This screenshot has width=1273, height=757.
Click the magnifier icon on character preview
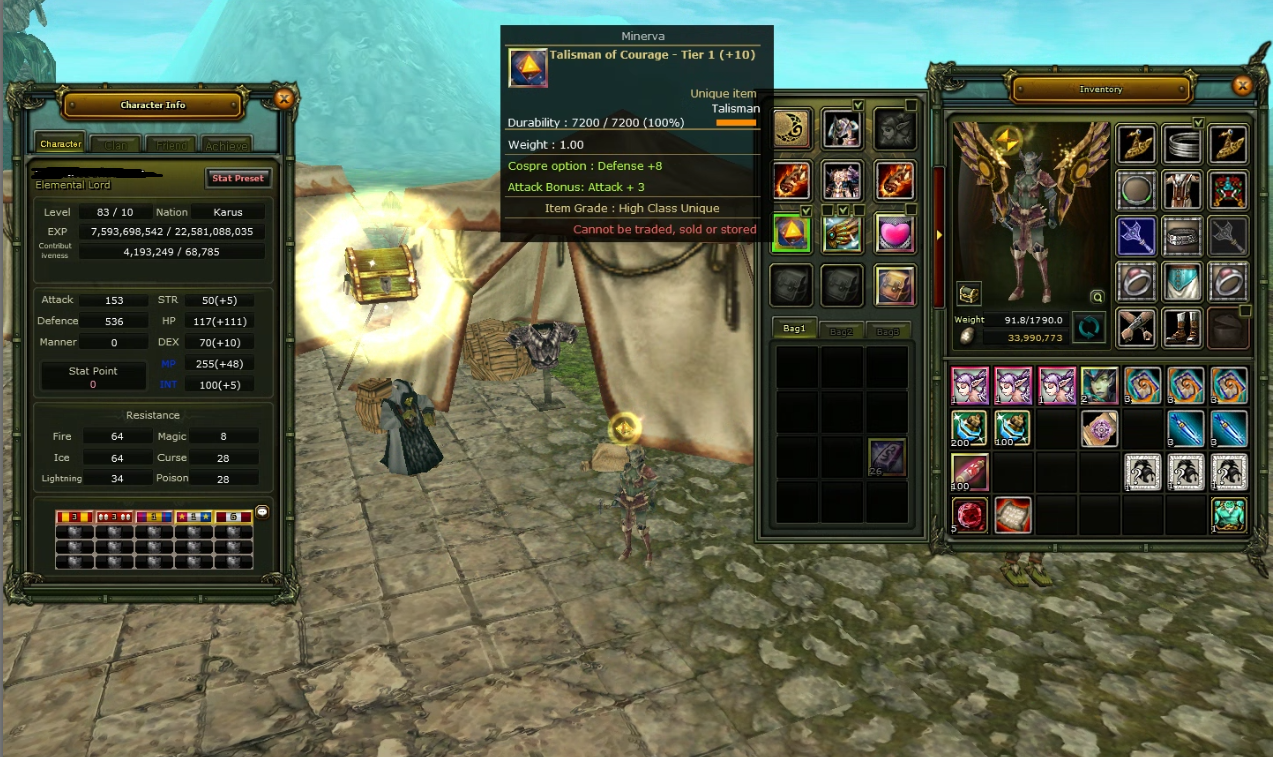(x=1097, y=297)
